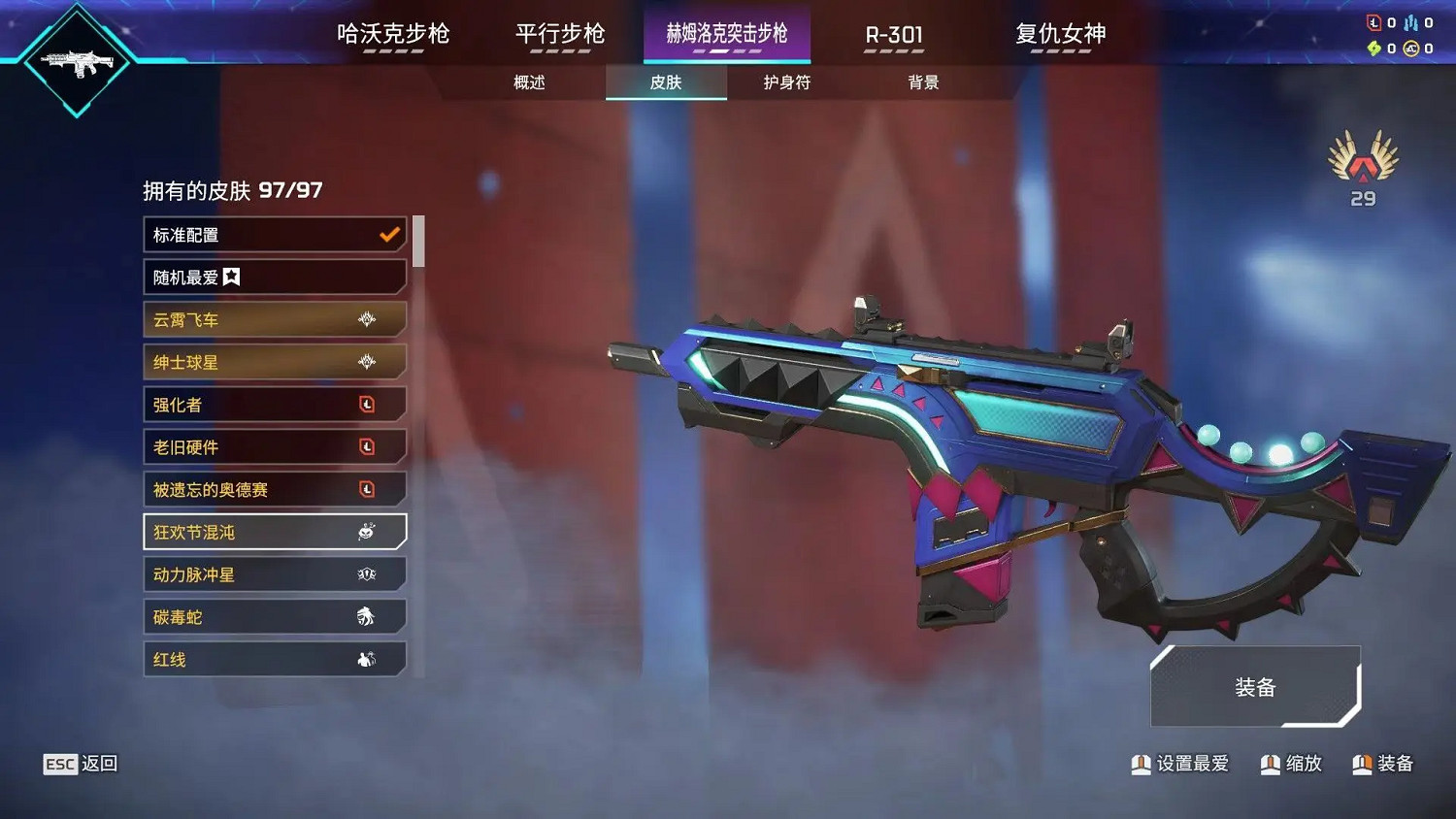Image resolution: width=1456 pixels, height=819 pixels.
Task: Select the 狂欢节混沌 skin entry
Action: point(275,532)
